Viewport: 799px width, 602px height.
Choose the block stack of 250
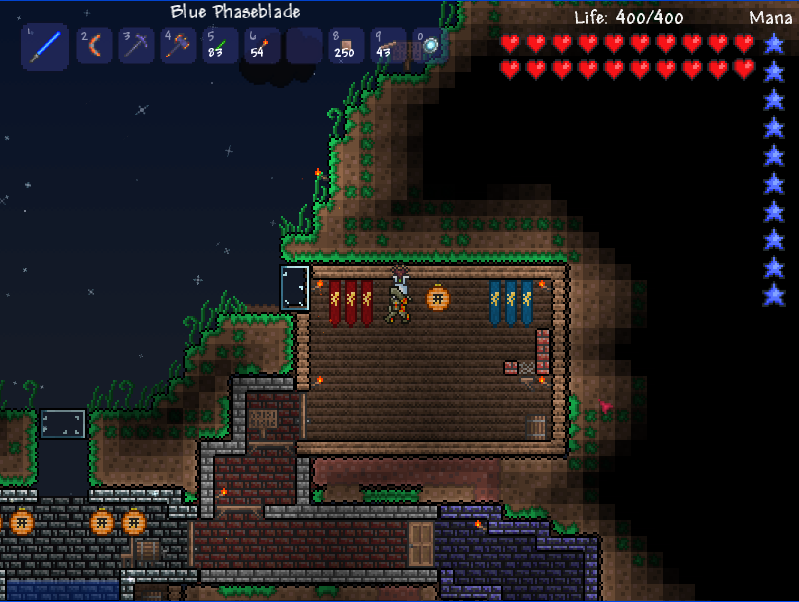pyautogui.click(x=346, y=46)
